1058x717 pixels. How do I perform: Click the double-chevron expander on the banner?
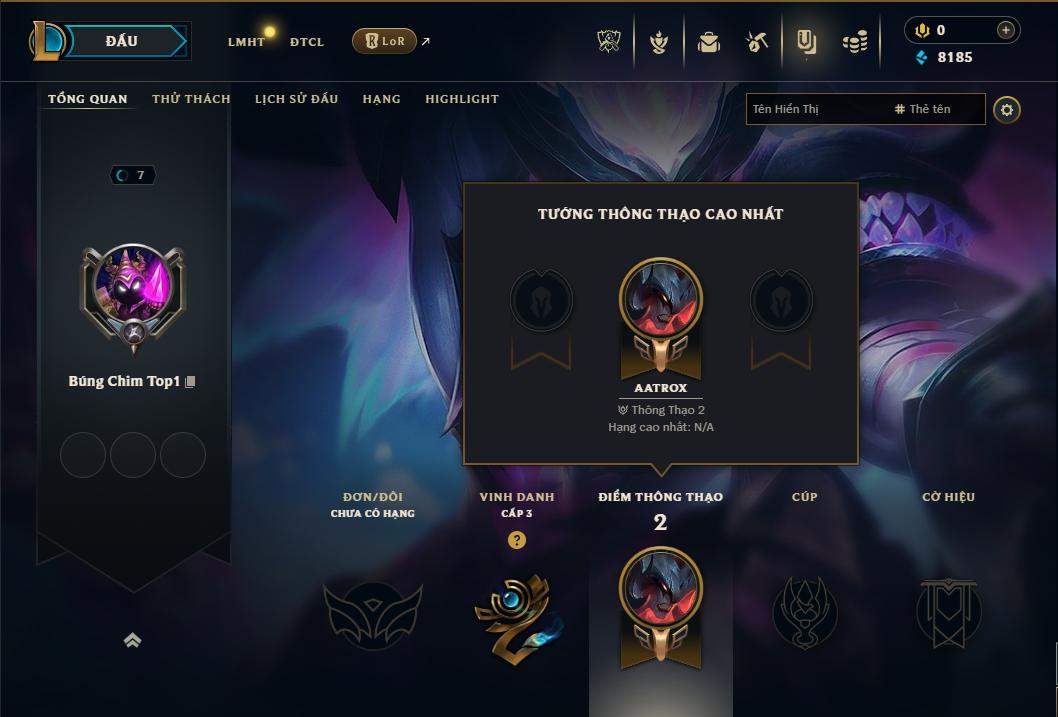tap(132, 640)
